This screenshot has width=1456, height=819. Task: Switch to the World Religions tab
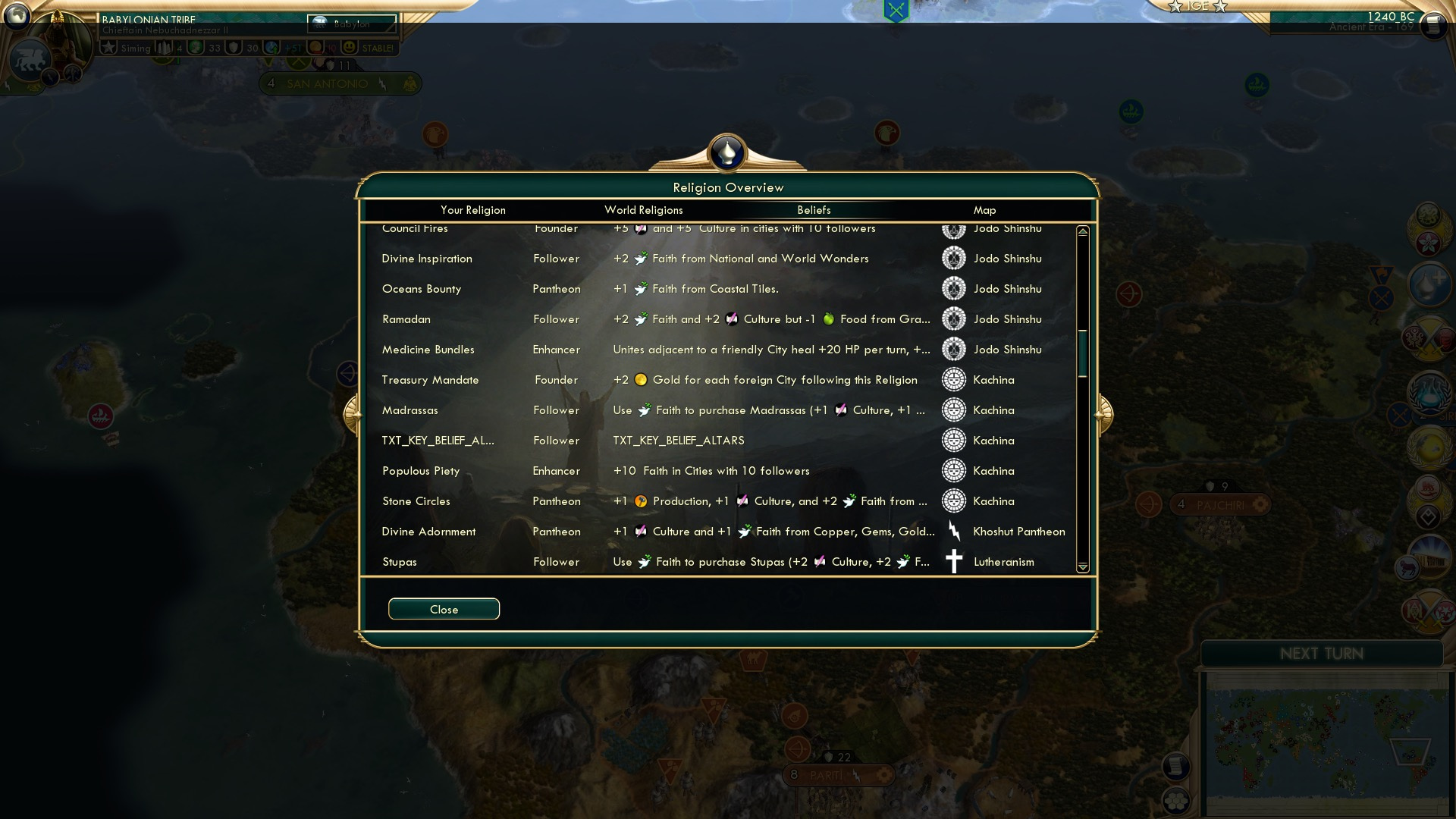tap(643, 210)
